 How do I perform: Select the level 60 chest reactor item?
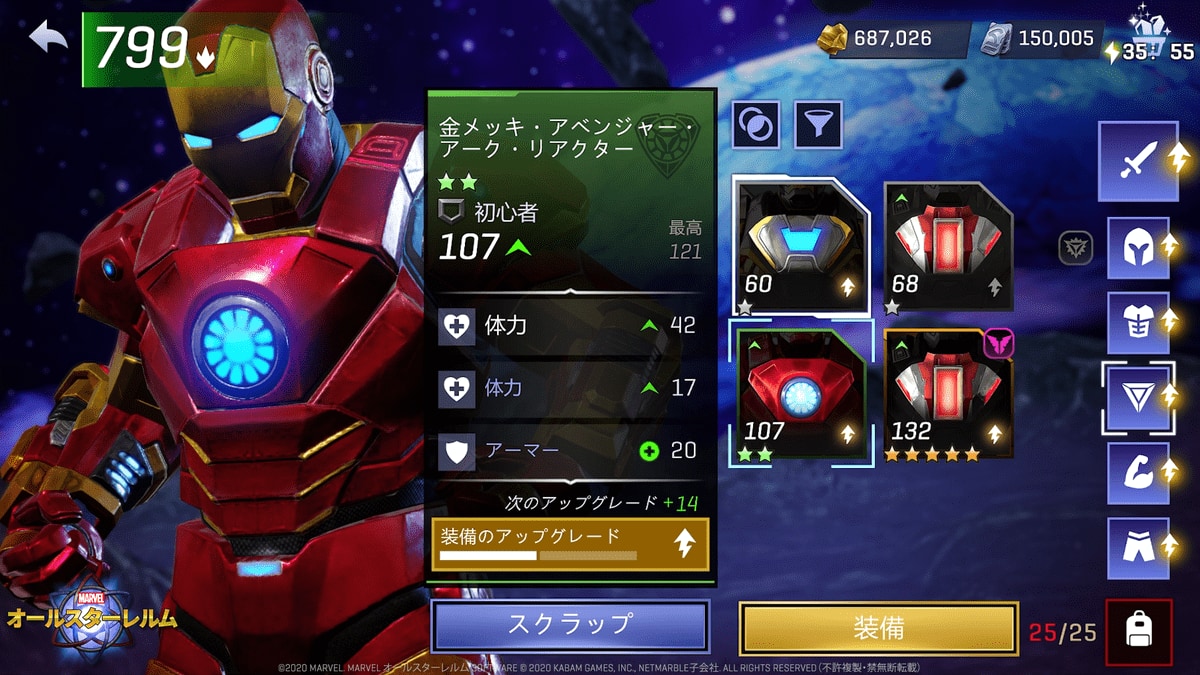(800, 246)
